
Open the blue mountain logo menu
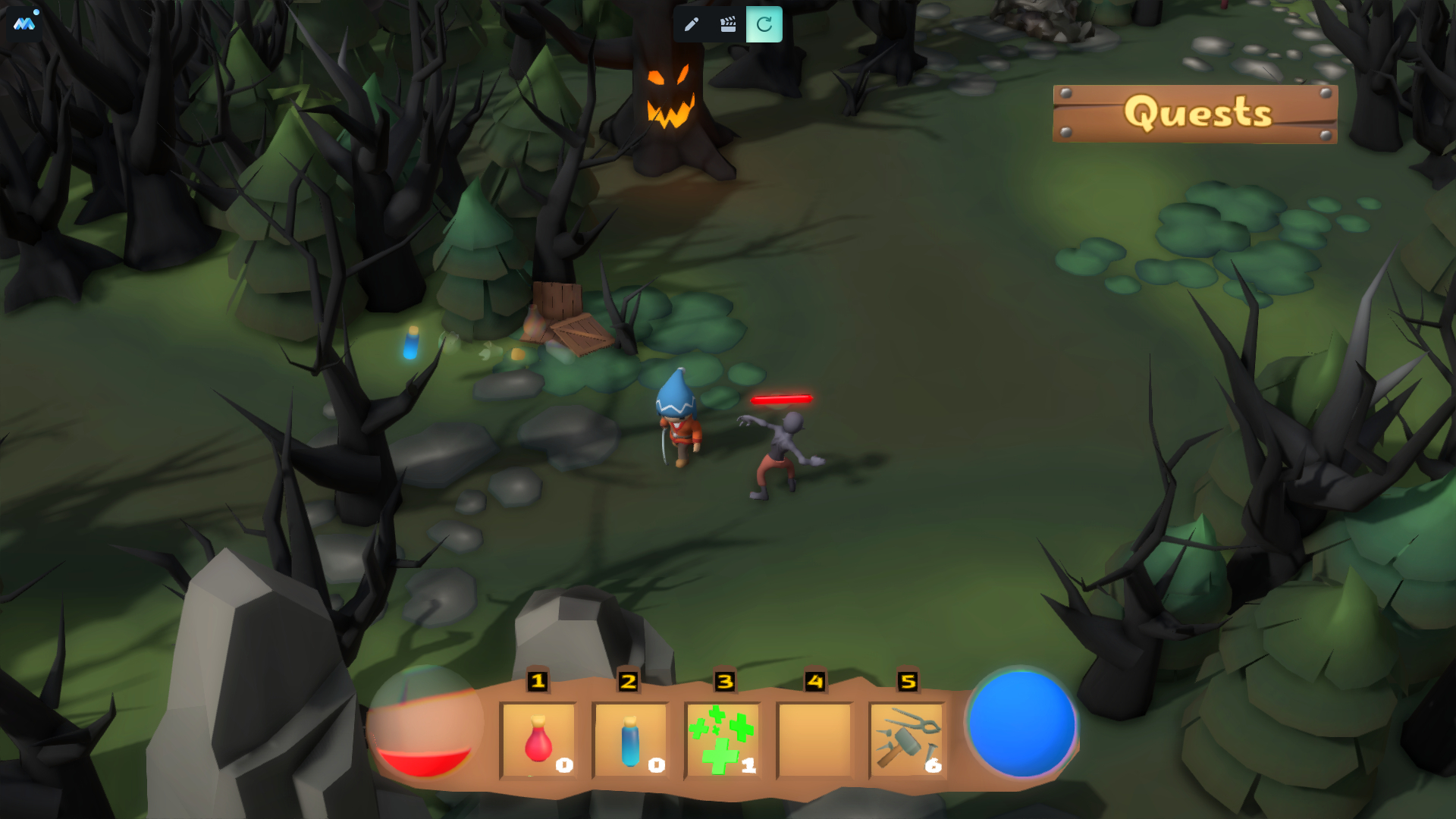tap(24, 24)
